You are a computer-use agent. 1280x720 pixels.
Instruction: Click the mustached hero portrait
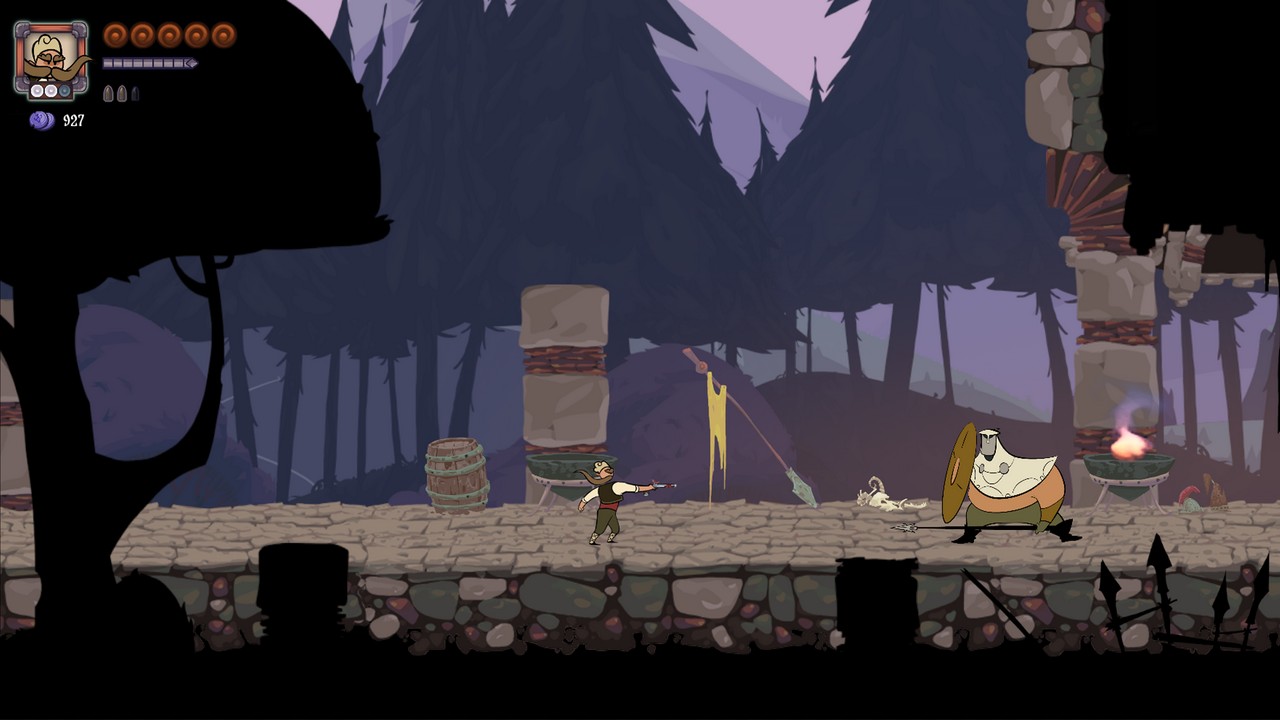pos(50,59)
